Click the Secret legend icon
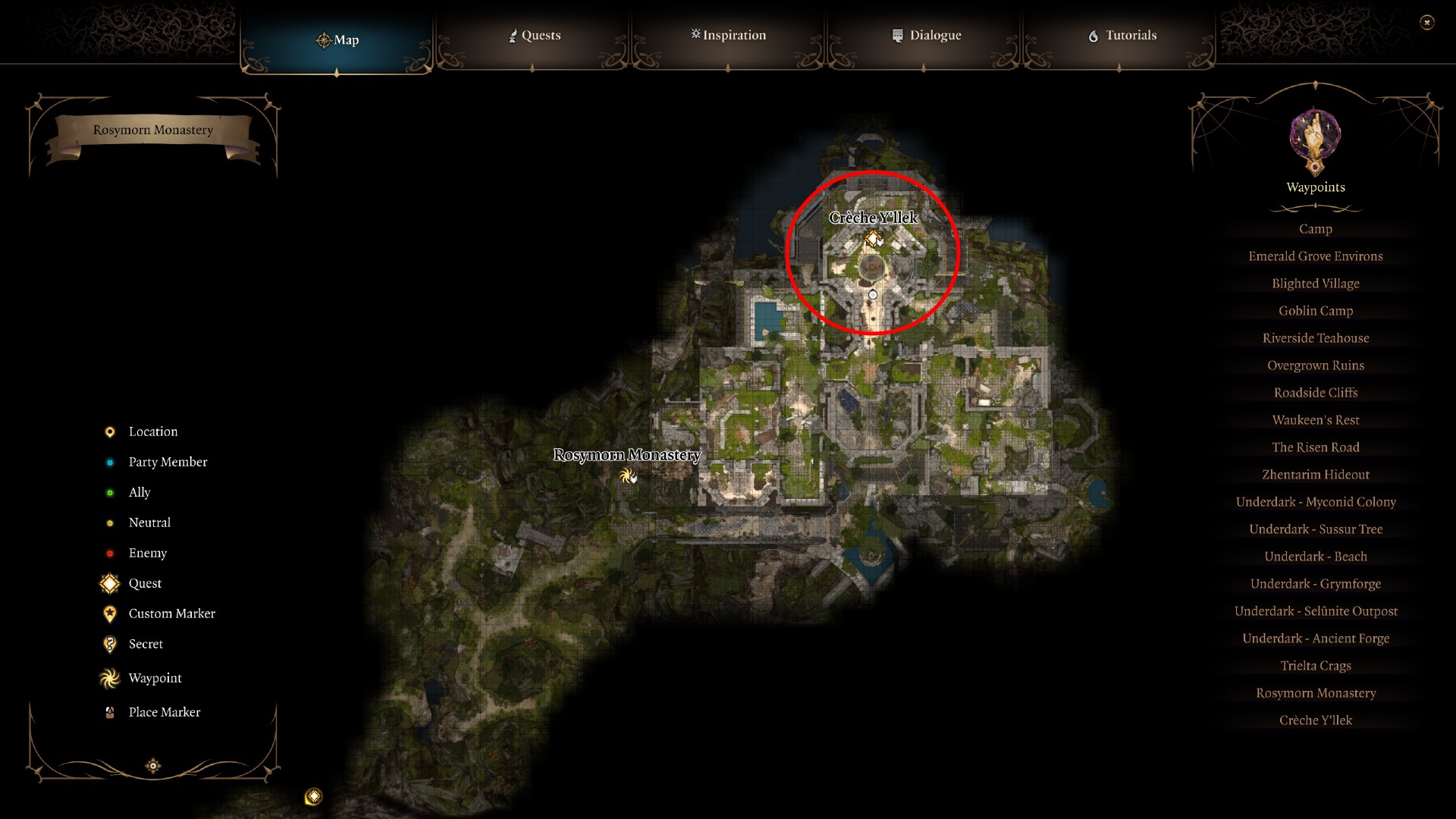This screenshot has width=1456, height=819. pyautogui.click(x=109, y=644)
